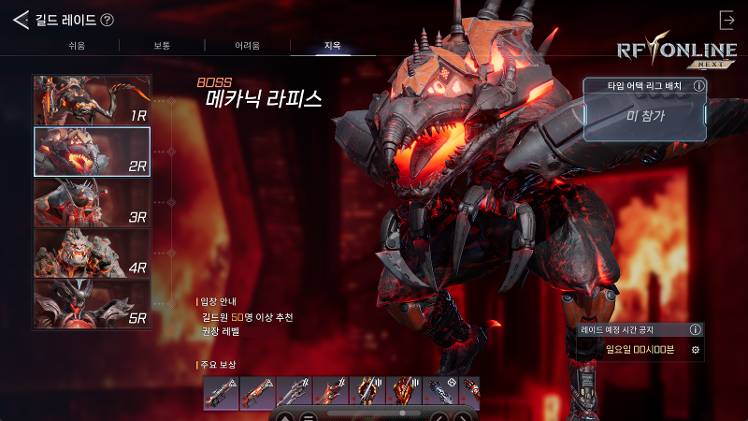Show info for 타임 어택 리그 배치
This screenshot has height=421, width=748.
(698, 86)
